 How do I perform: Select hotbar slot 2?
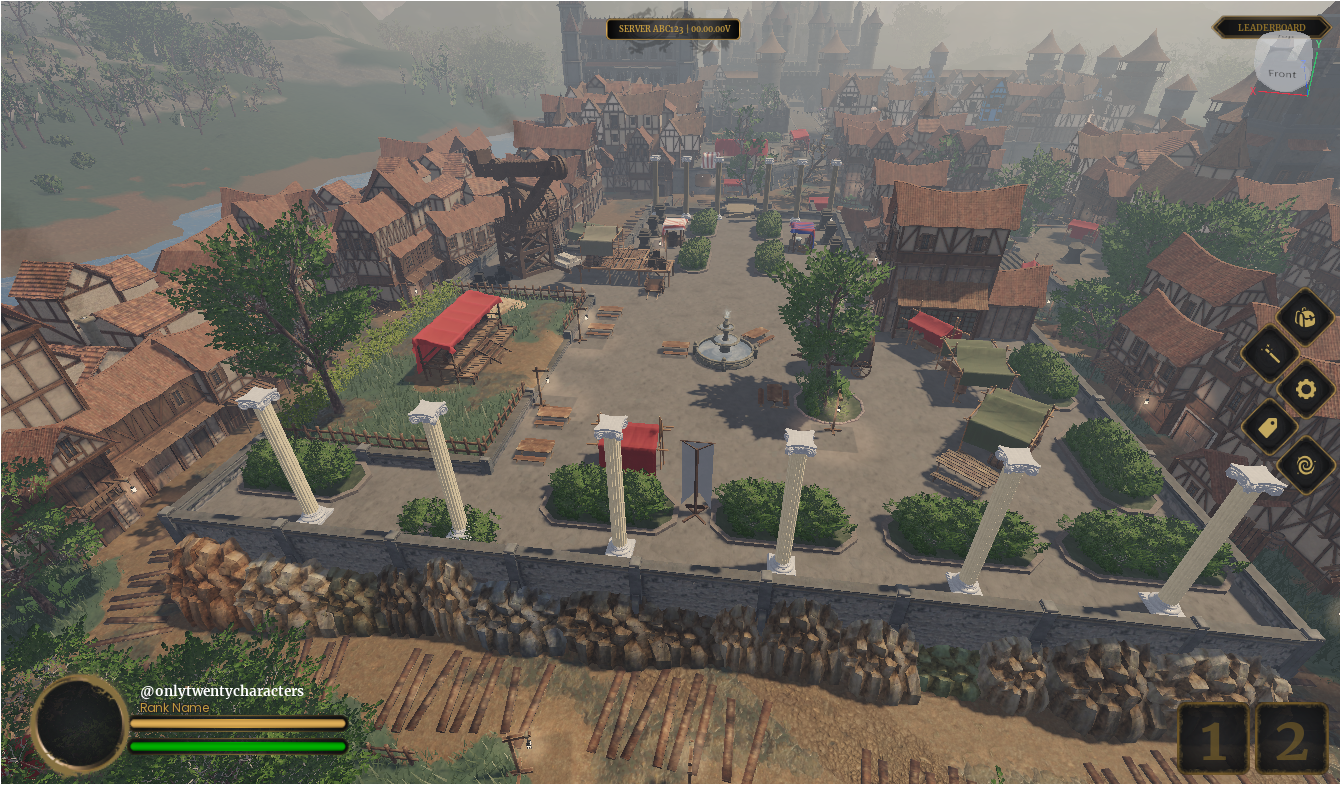click(x=1290, y=739)
